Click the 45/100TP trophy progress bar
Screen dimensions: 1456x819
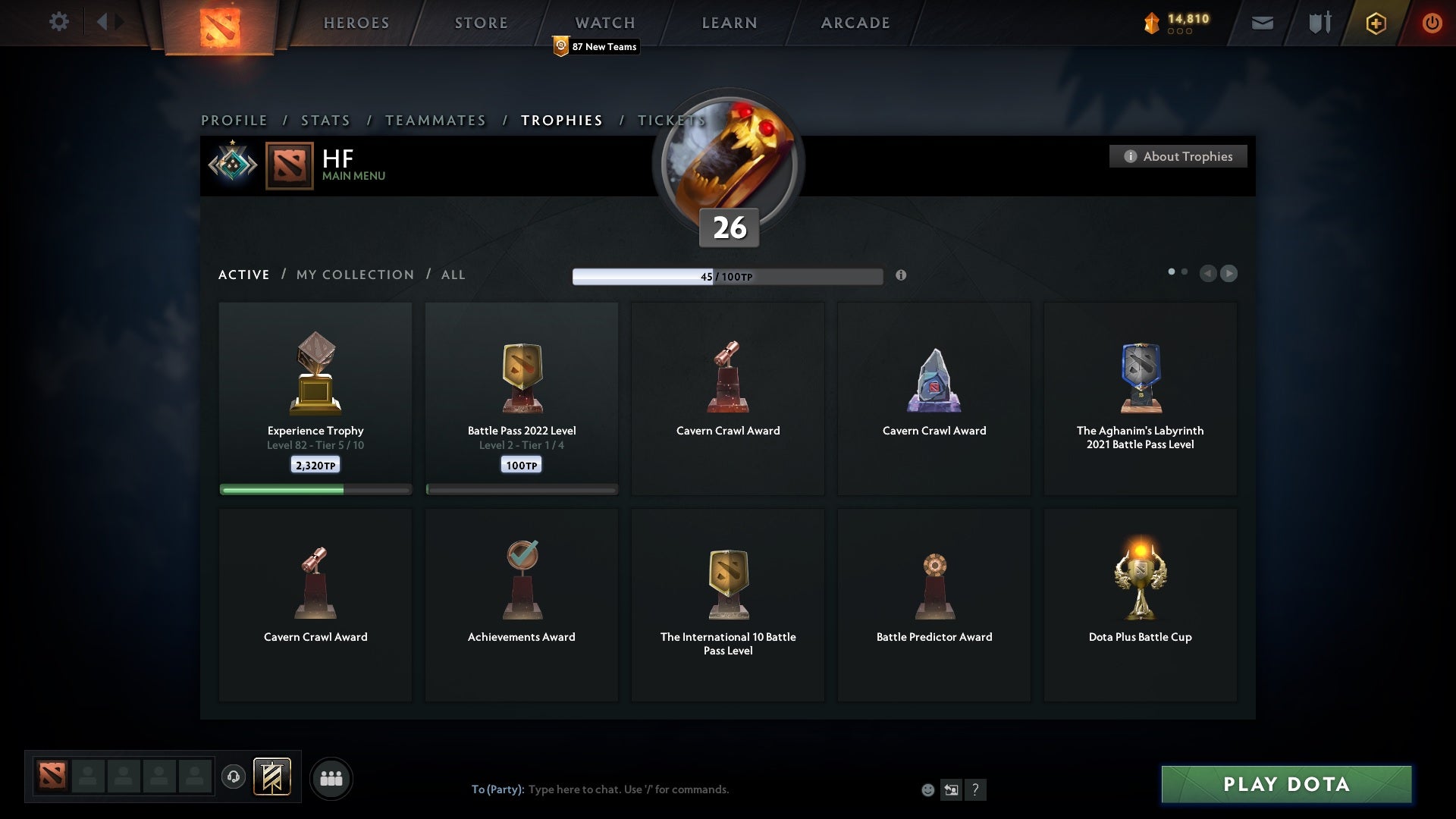tap(728, 275)
